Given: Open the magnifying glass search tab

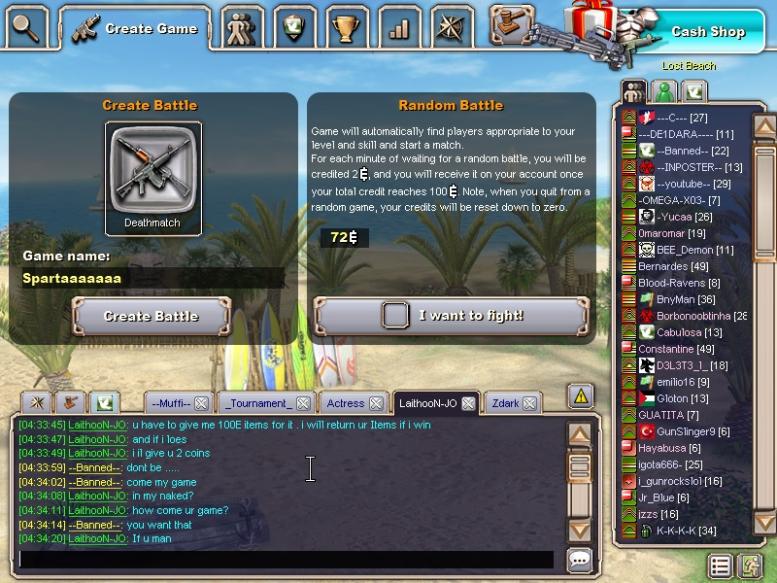Looking at the screenshot, I should tap(26, 27).
